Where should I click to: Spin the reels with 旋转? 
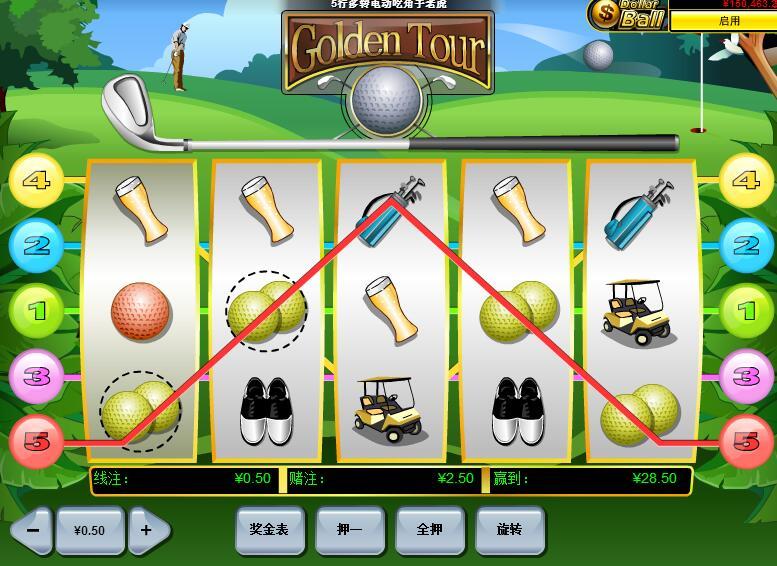509,529
